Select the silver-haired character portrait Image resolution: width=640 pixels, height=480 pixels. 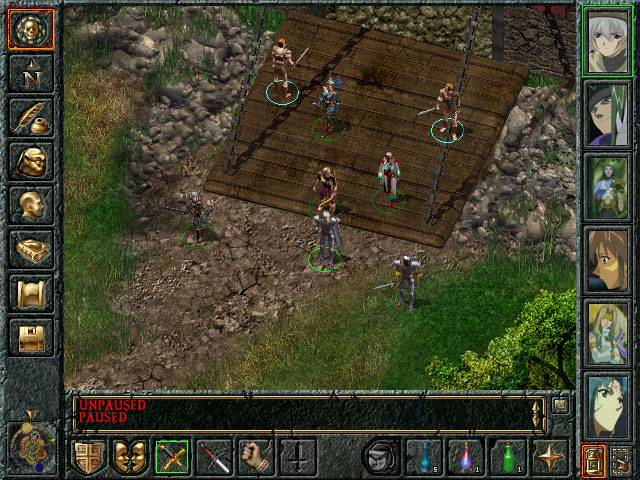tap(607, 40)
